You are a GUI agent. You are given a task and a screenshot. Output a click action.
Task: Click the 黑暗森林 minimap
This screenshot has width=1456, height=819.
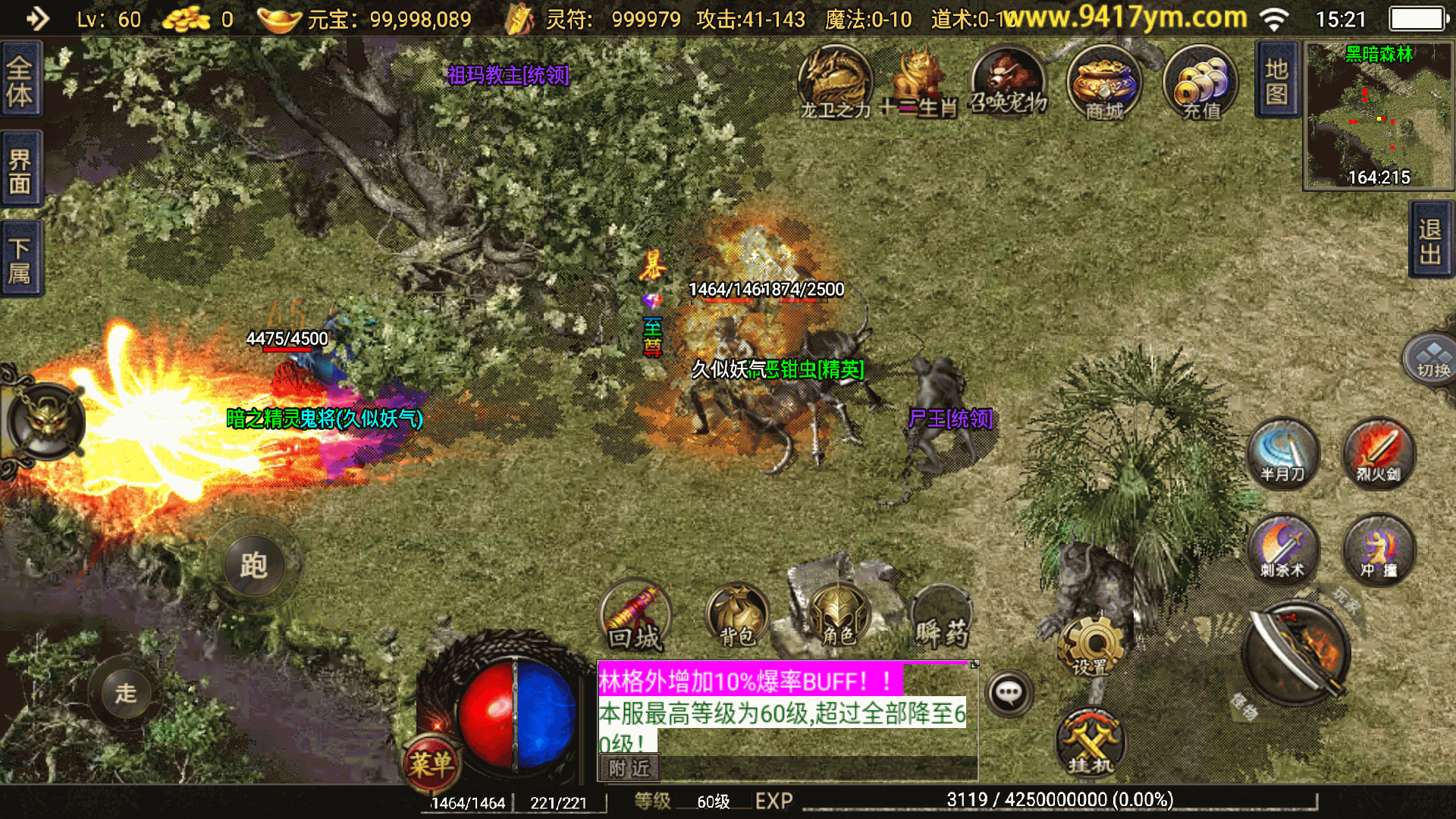(x=1378, y=115)
